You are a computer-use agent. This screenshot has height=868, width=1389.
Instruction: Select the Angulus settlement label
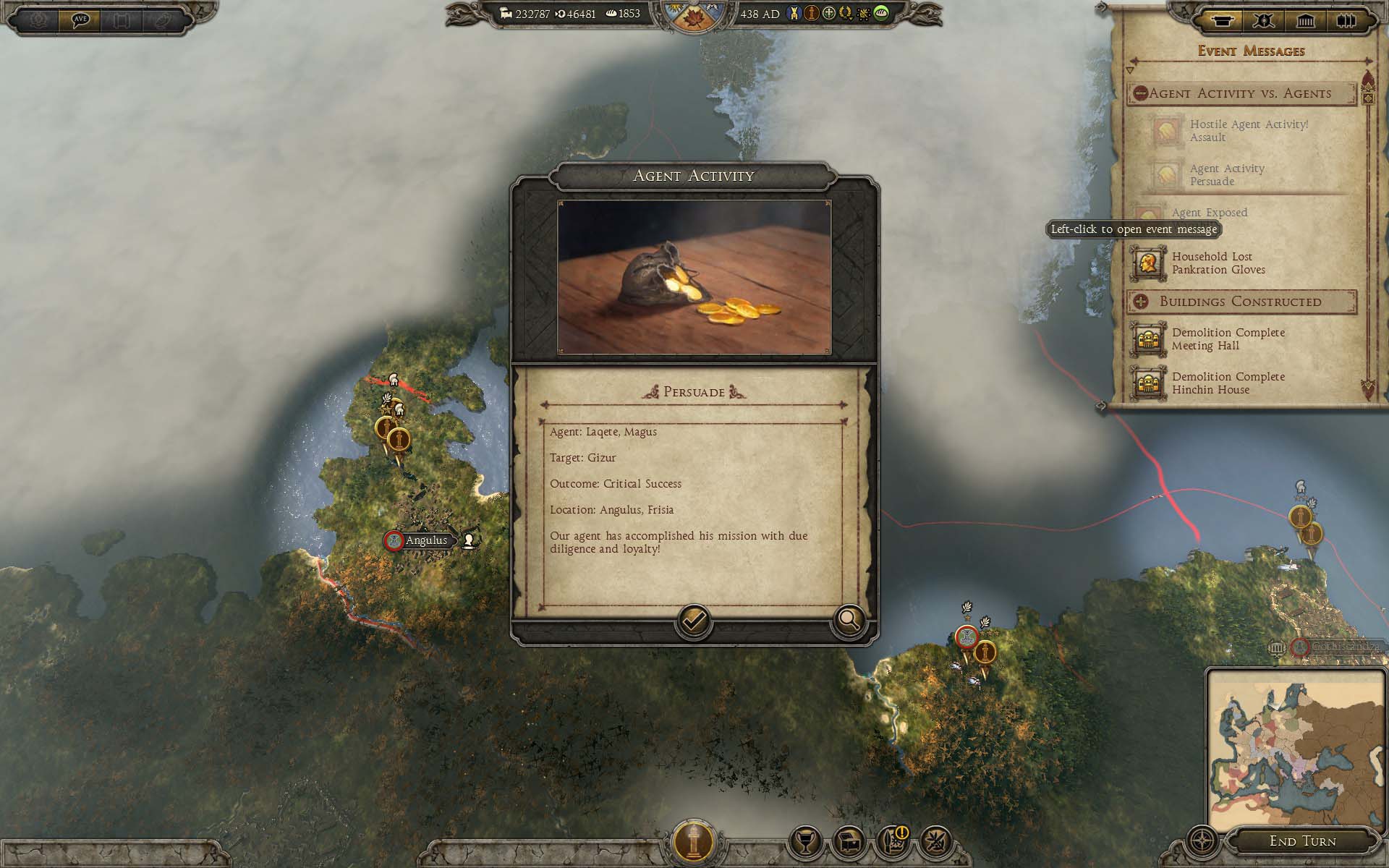coord(426,540)
